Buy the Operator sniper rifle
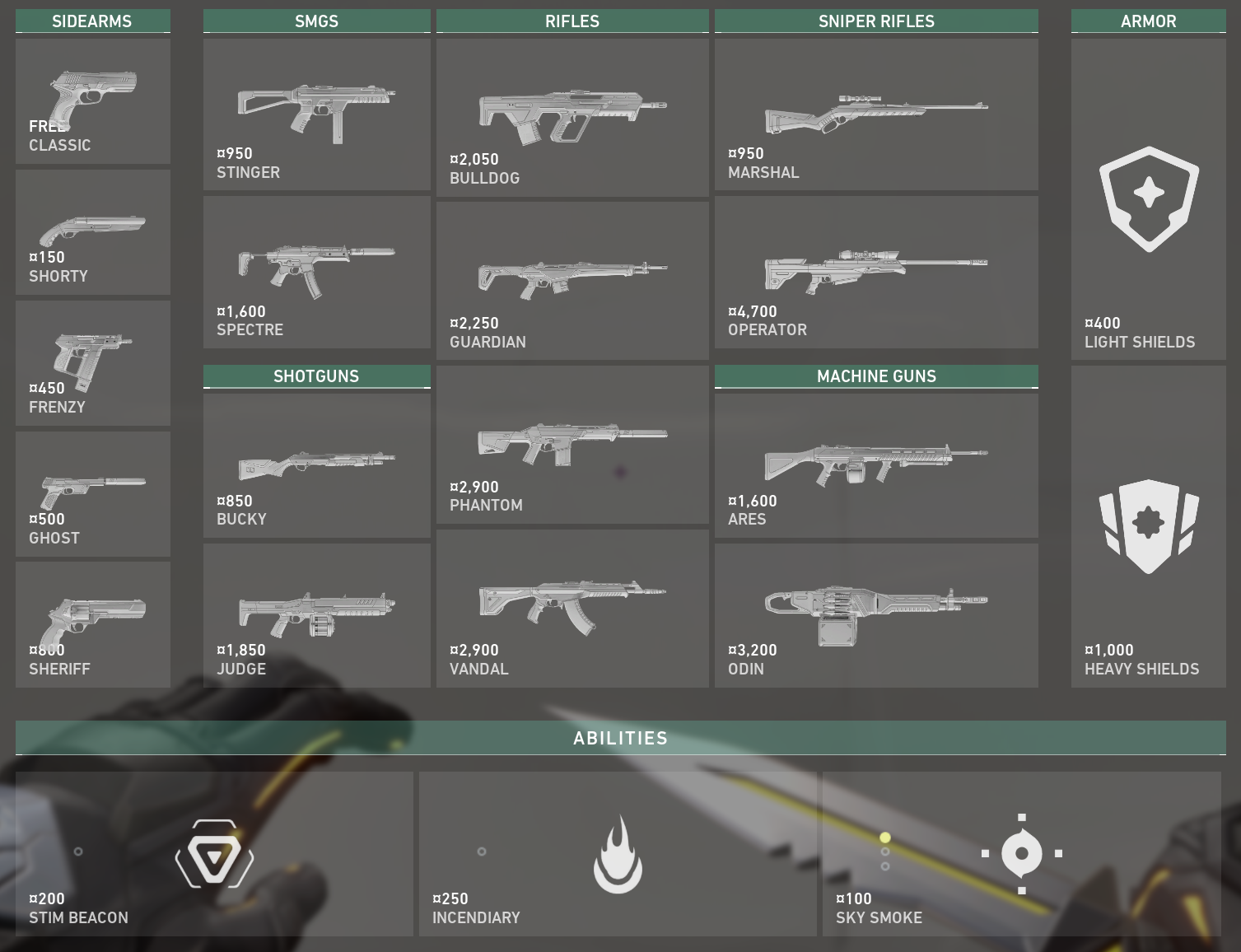Image resolution: width=1241 pixels, height=952 pixels. click(876, 272)
